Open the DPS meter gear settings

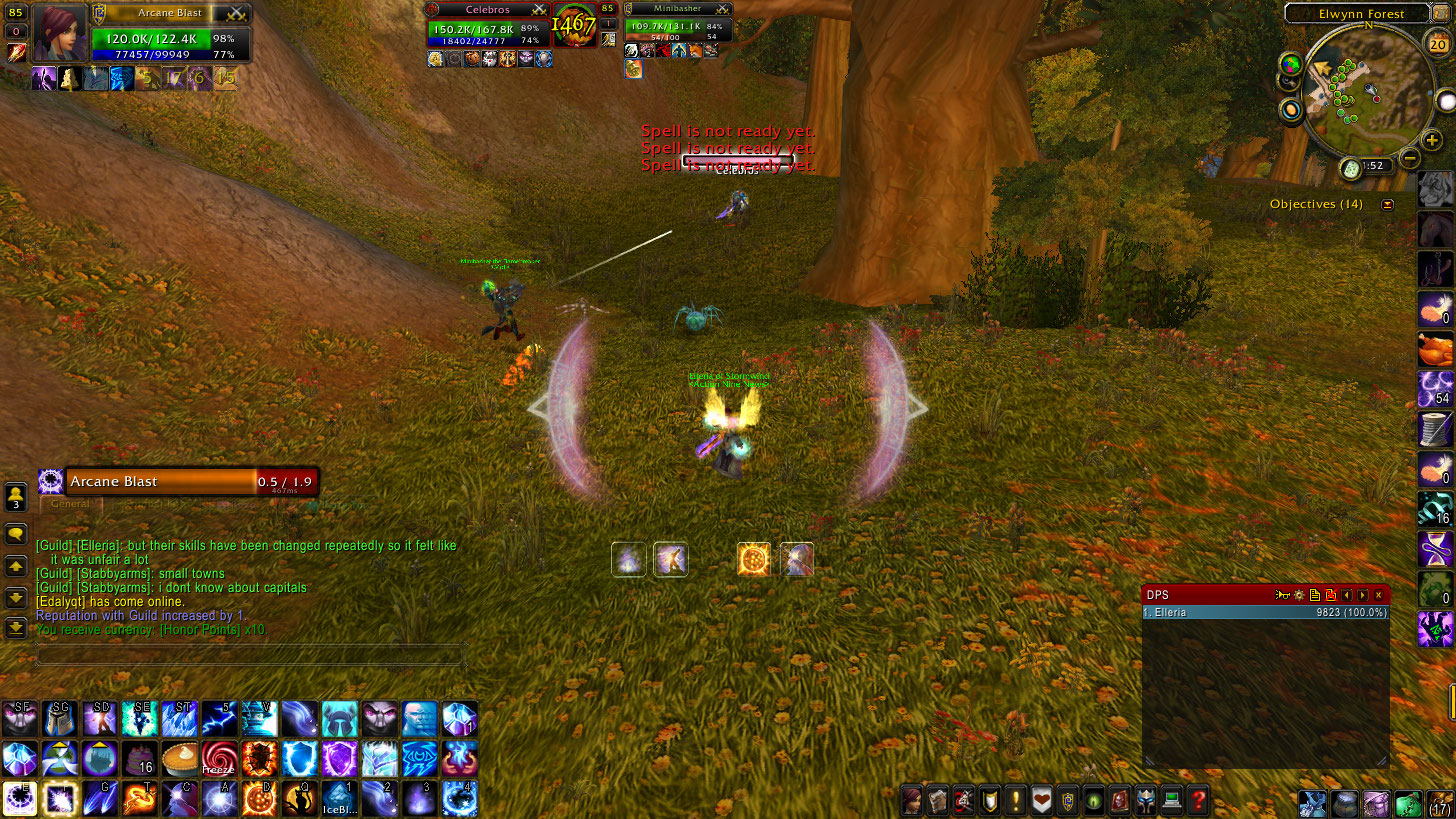point(1299,595)
